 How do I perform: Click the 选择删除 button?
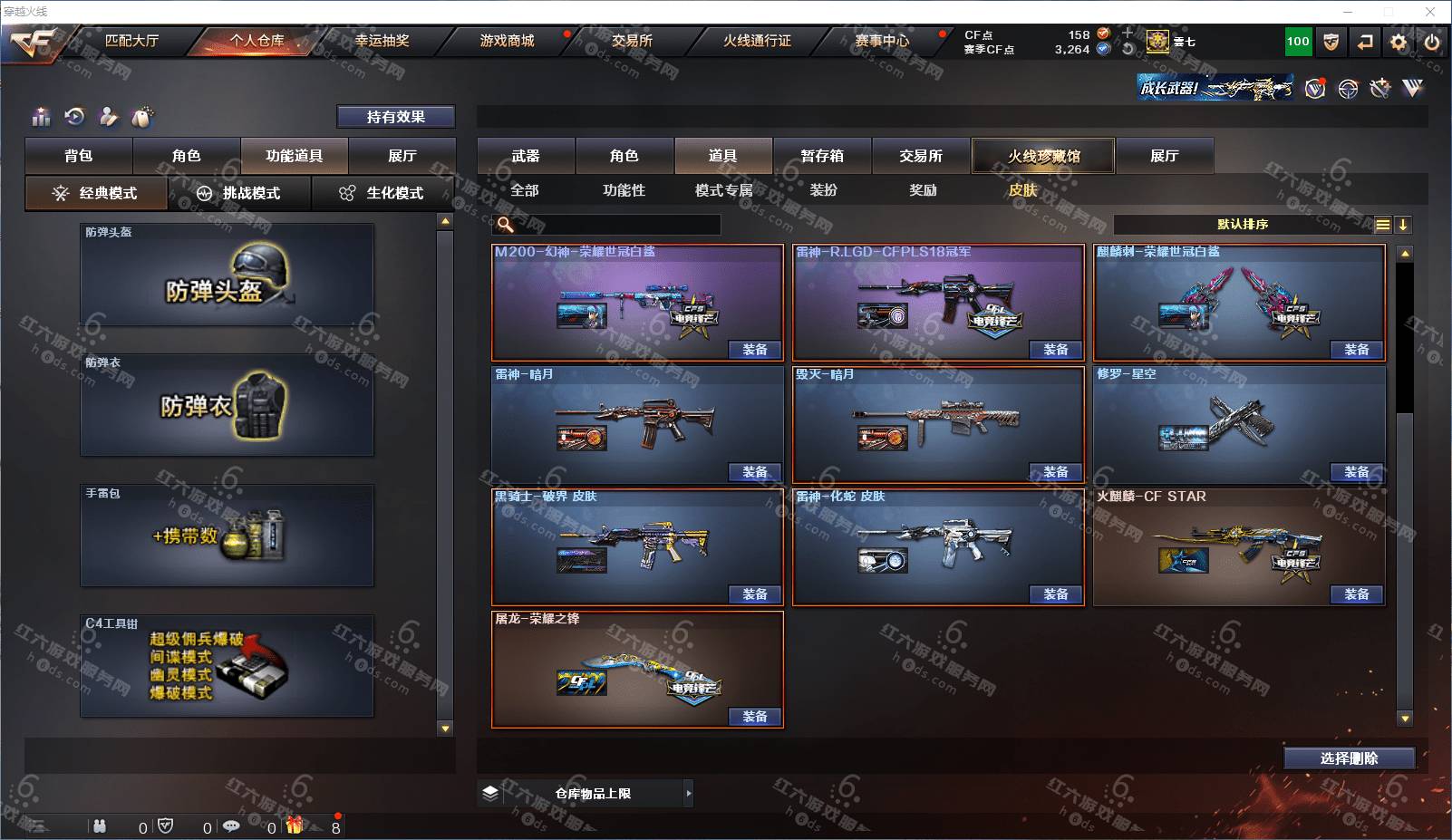click(x=1349, y=758)
